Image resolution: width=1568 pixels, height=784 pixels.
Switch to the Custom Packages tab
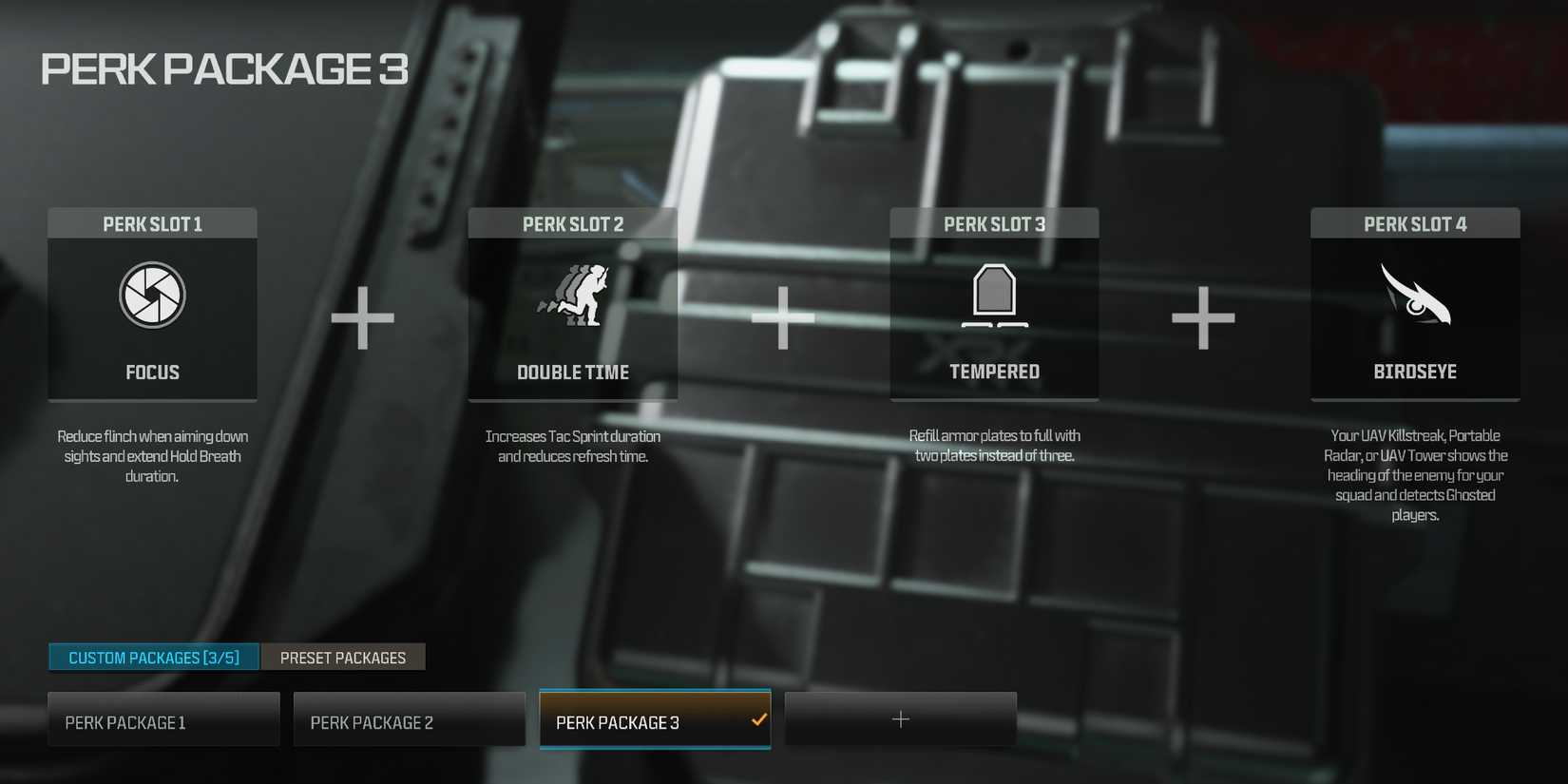coord(152,657)
